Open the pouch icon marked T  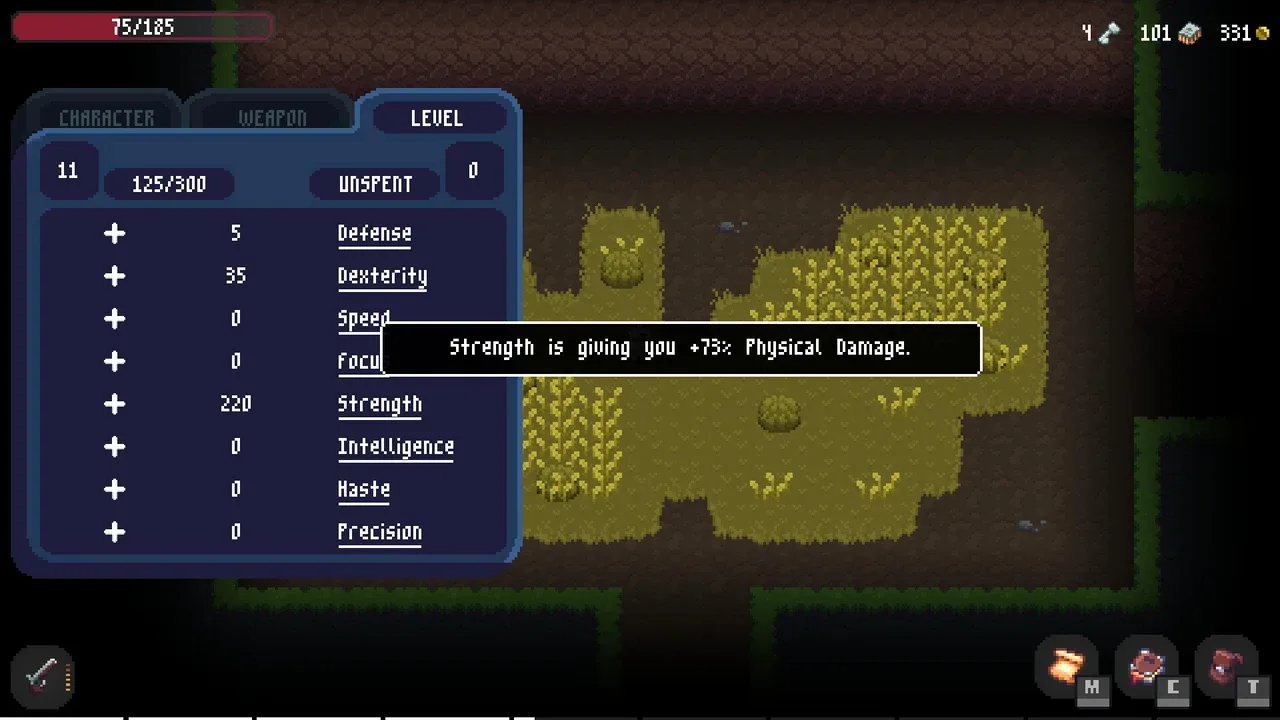pyautogui.click(x=1226, y=667)
